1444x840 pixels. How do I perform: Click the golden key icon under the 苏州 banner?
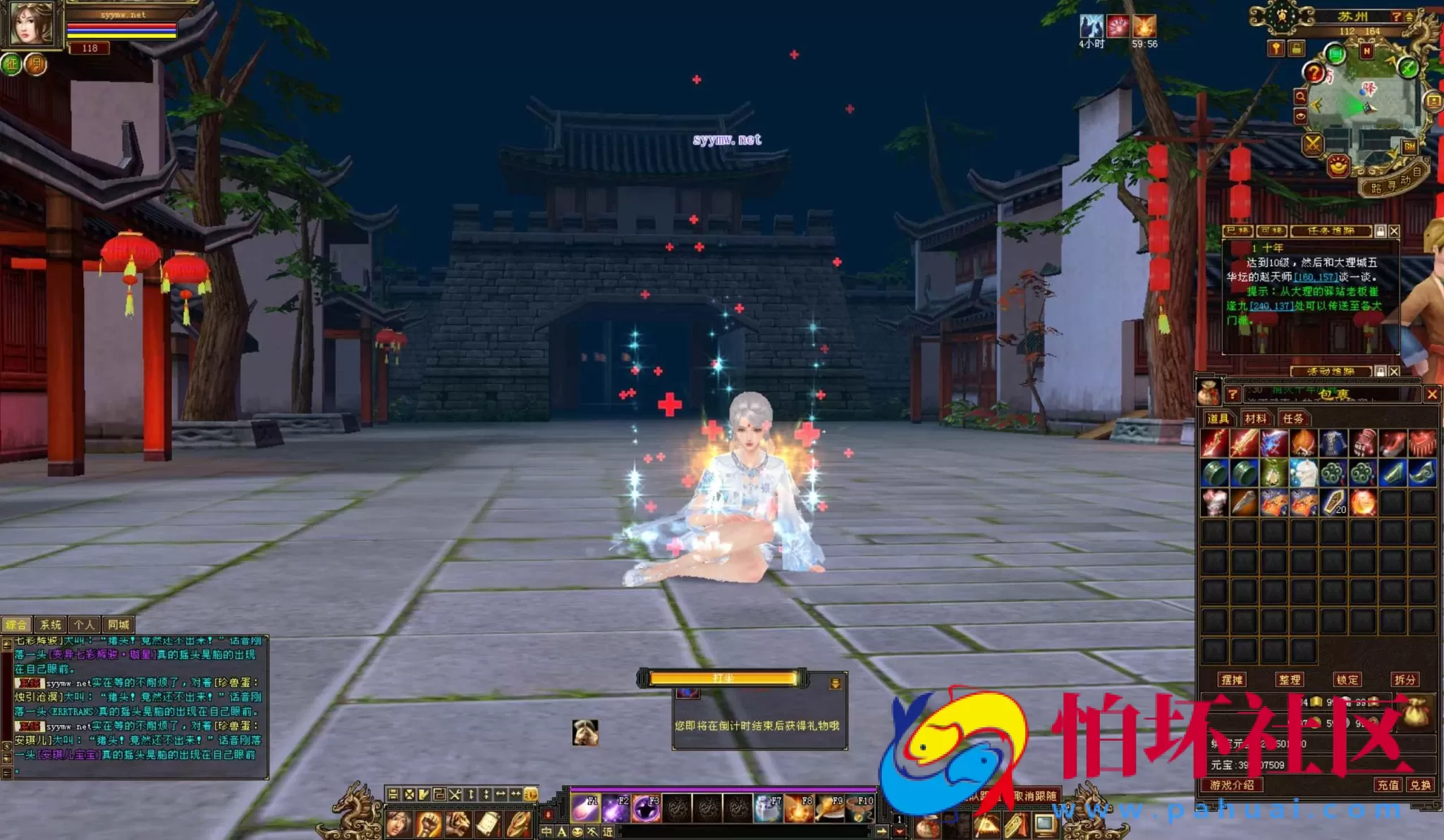(x=1275, y=48)
